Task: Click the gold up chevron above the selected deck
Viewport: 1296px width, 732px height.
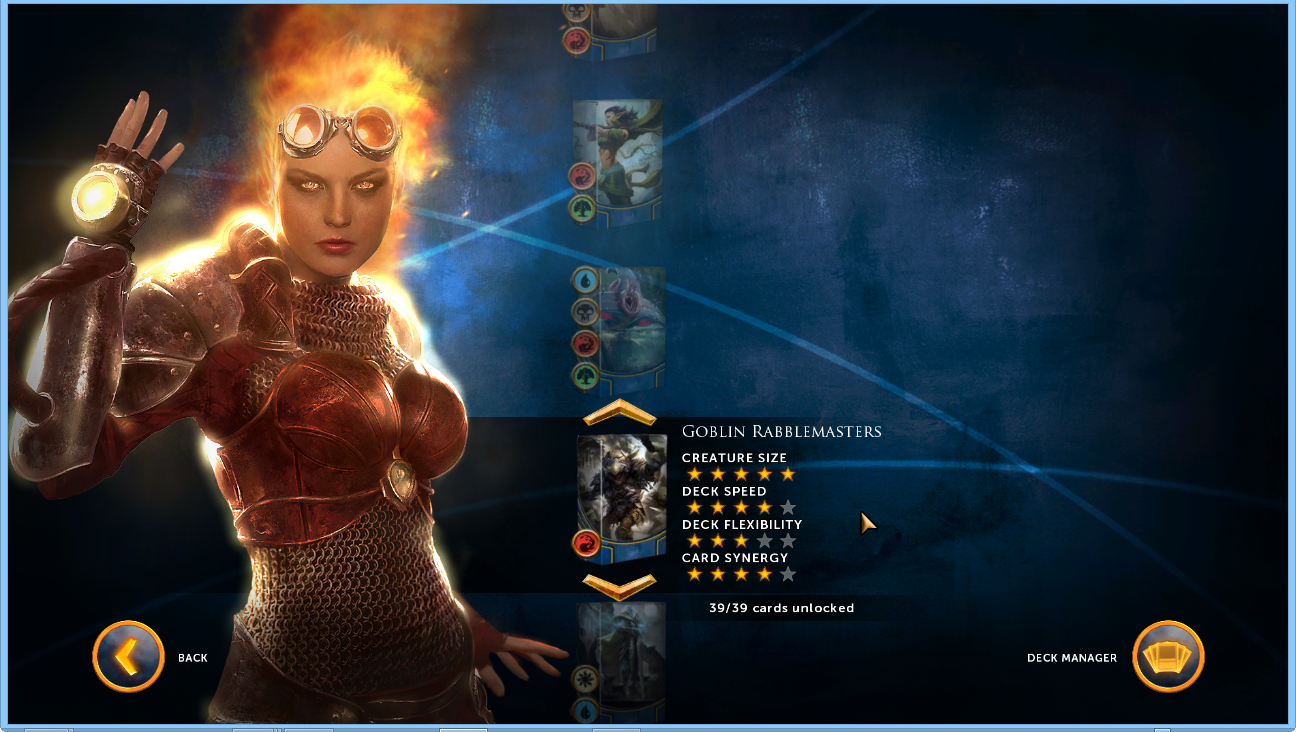Action: pyautogui.click(x=620, y=413)
